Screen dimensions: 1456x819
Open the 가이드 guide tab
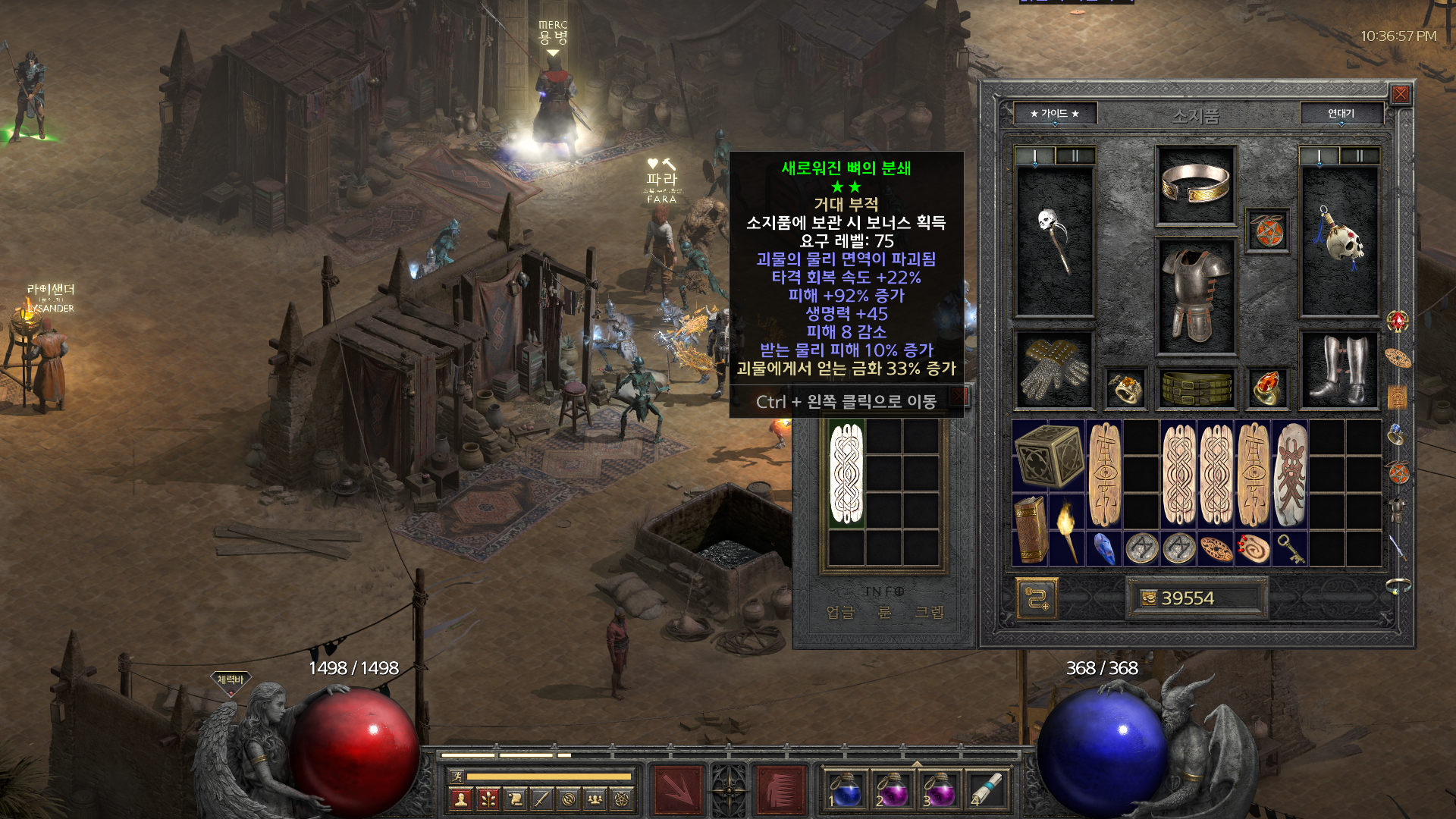(x=1054, y=114)
